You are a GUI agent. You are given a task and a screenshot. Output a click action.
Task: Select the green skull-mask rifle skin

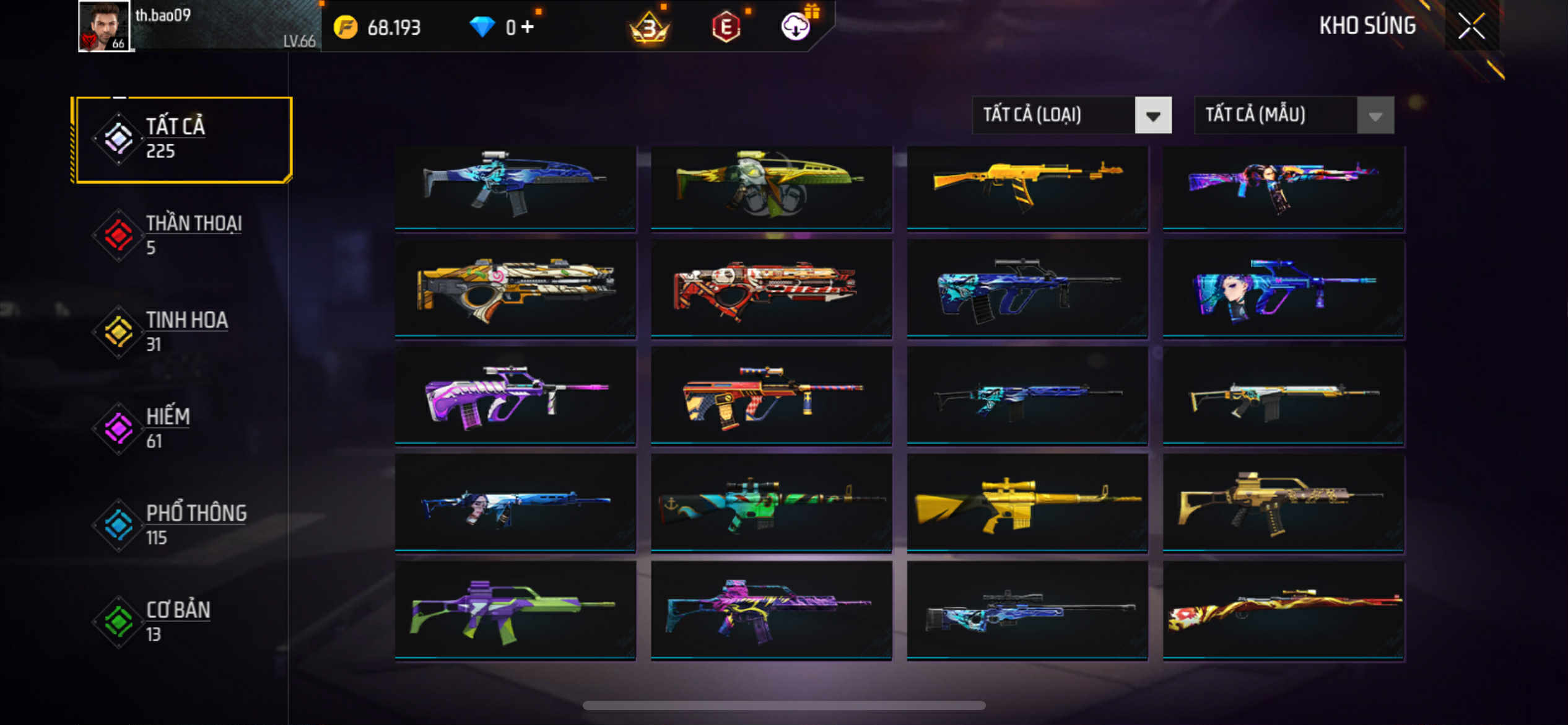pos(771,188)
